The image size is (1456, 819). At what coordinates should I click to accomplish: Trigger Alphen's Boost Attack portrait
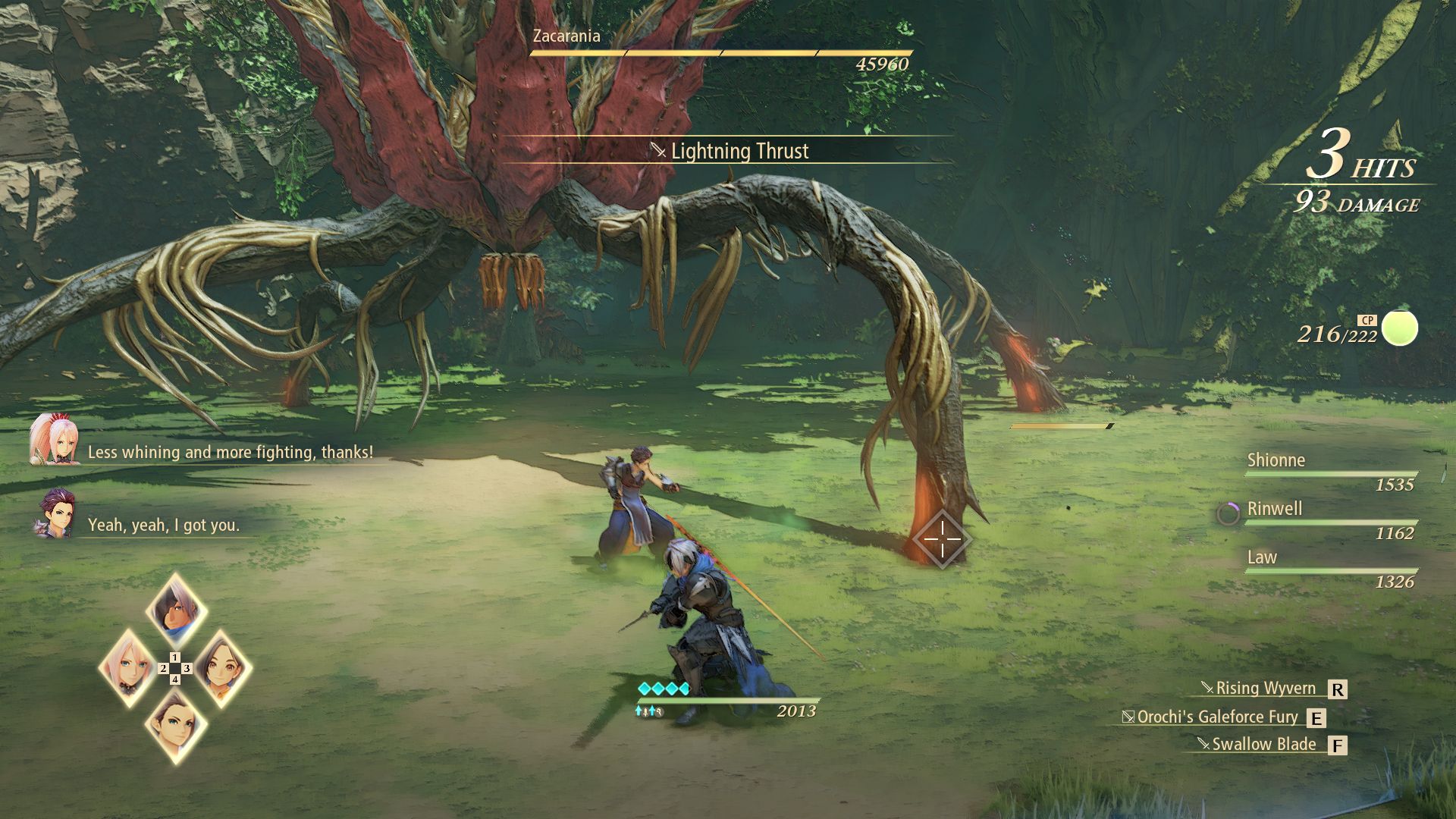(176, 610)
